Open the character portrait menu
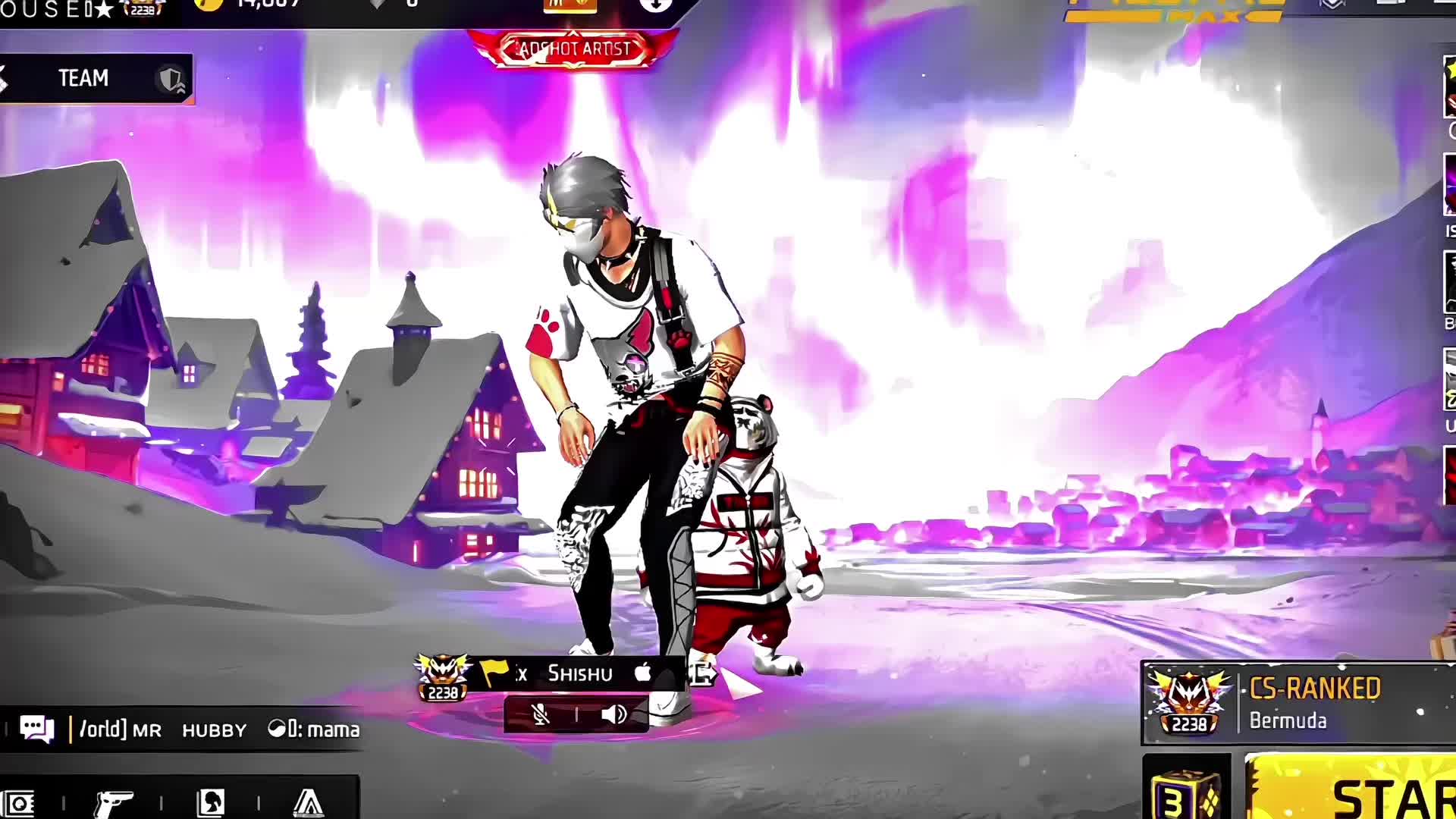Viewport: 1456px width, 819px height. [x=210, y=802]
